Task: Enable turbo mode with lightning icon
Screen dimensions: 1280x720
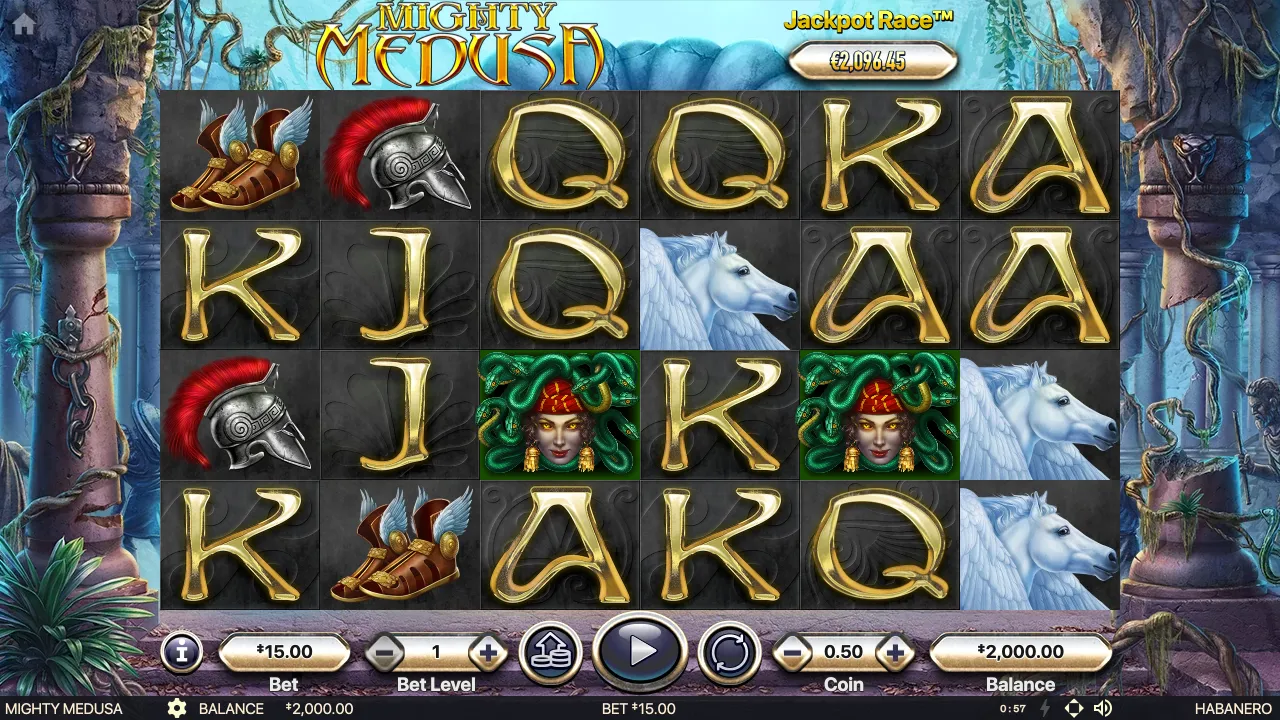Action: [x=1045, y=706]
